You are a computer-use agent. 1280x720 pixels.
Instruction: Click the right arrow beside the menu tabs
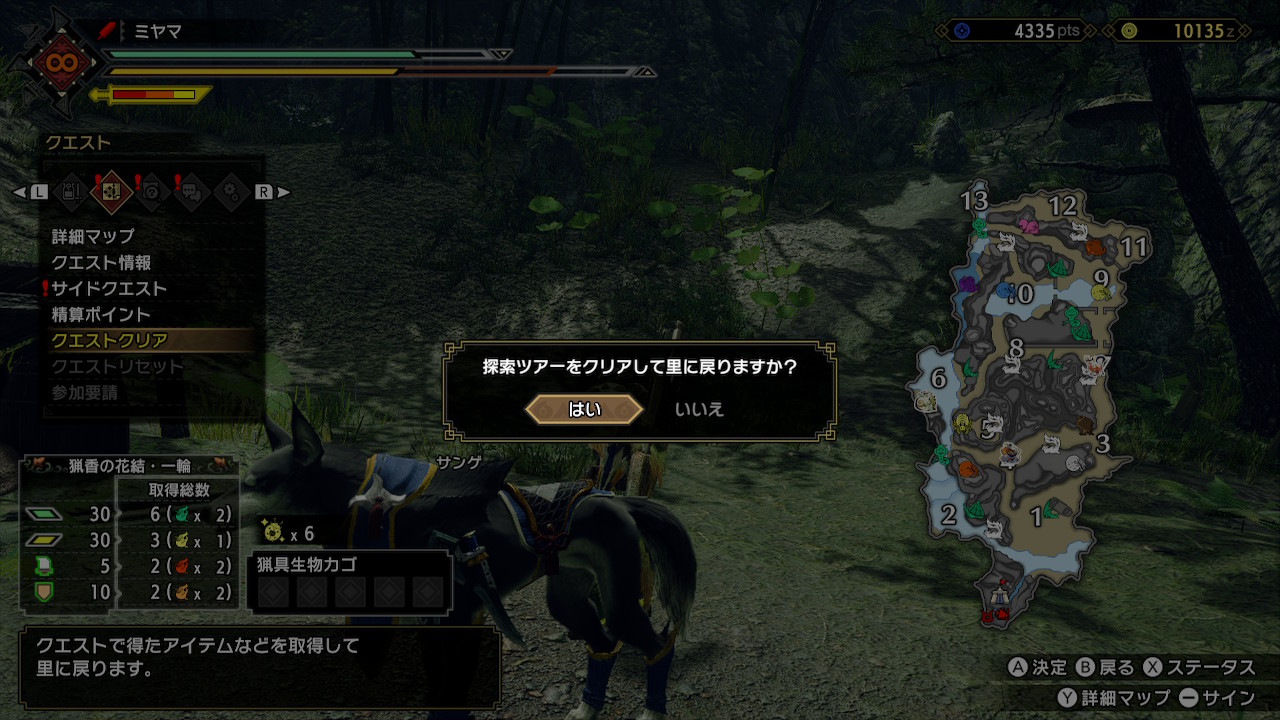(283, 192)
